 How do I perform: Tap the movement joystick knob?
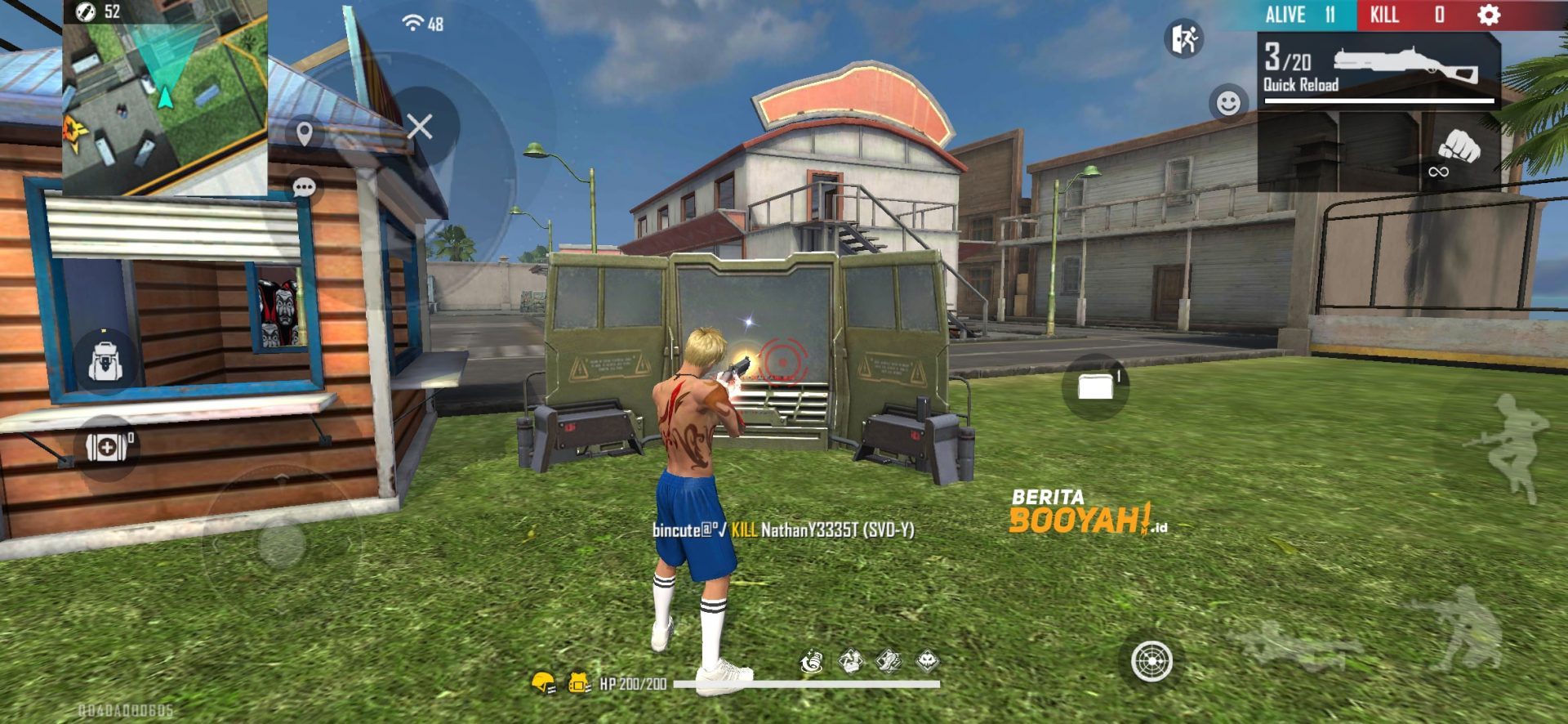coord(282,543)
